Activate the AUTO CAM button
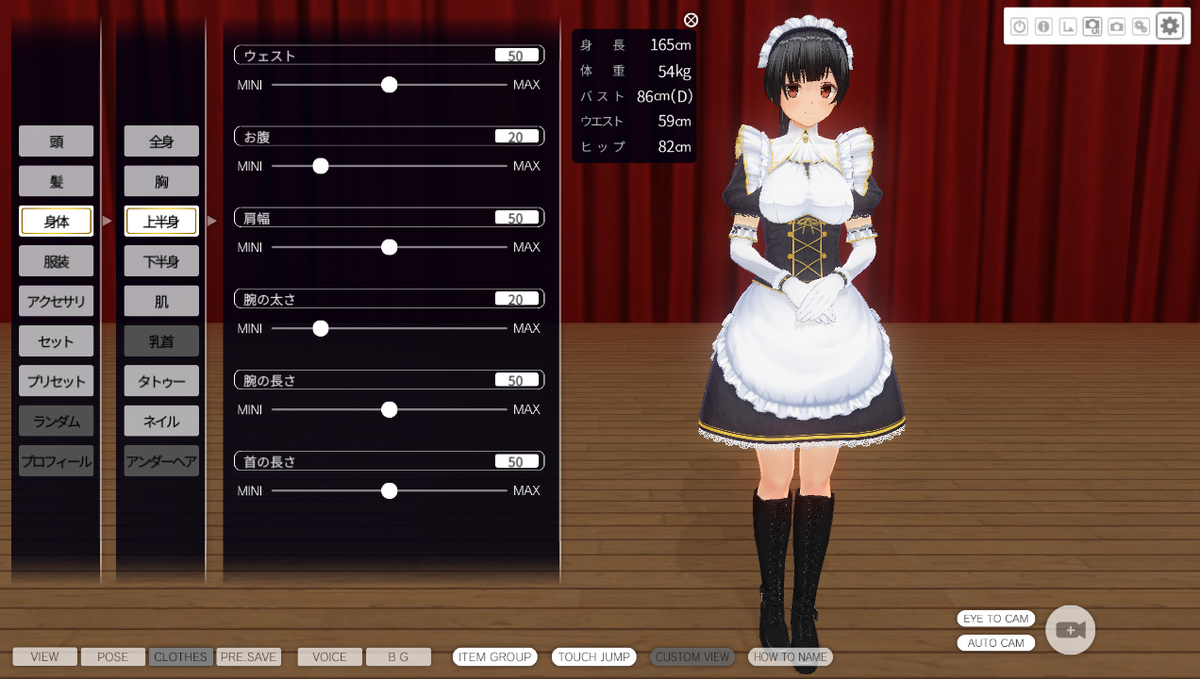This screenshot has height=679, width=1200. (x=995, y=643)
